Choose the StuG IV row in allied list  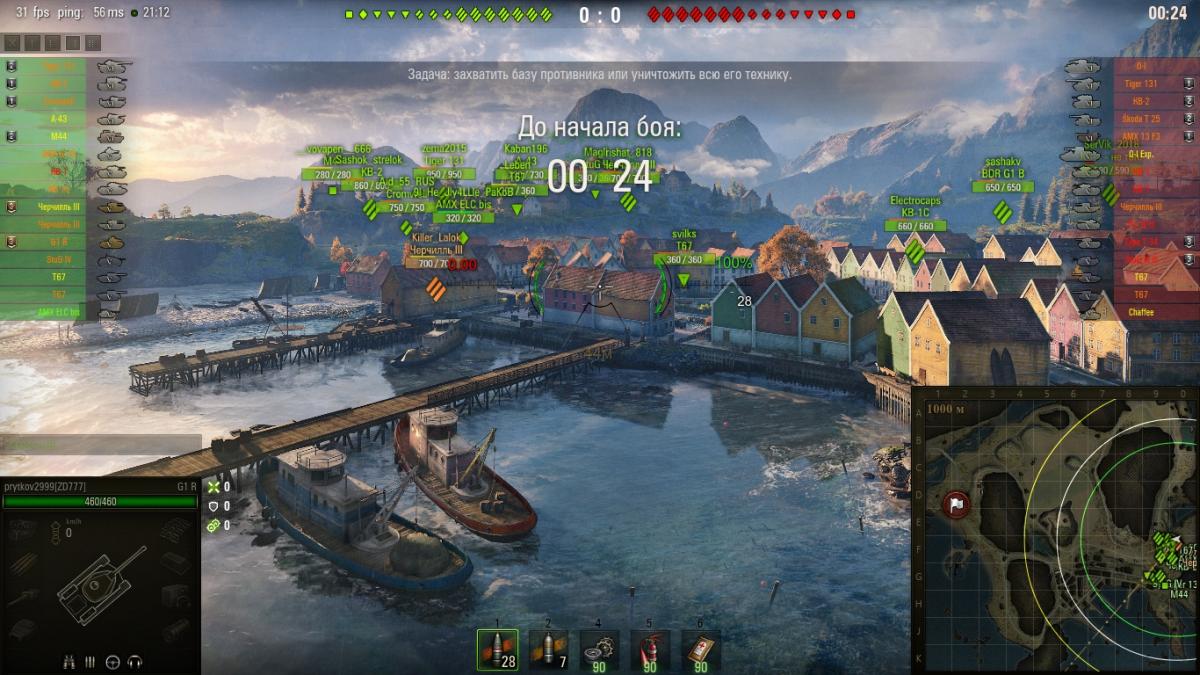(58, 260)
